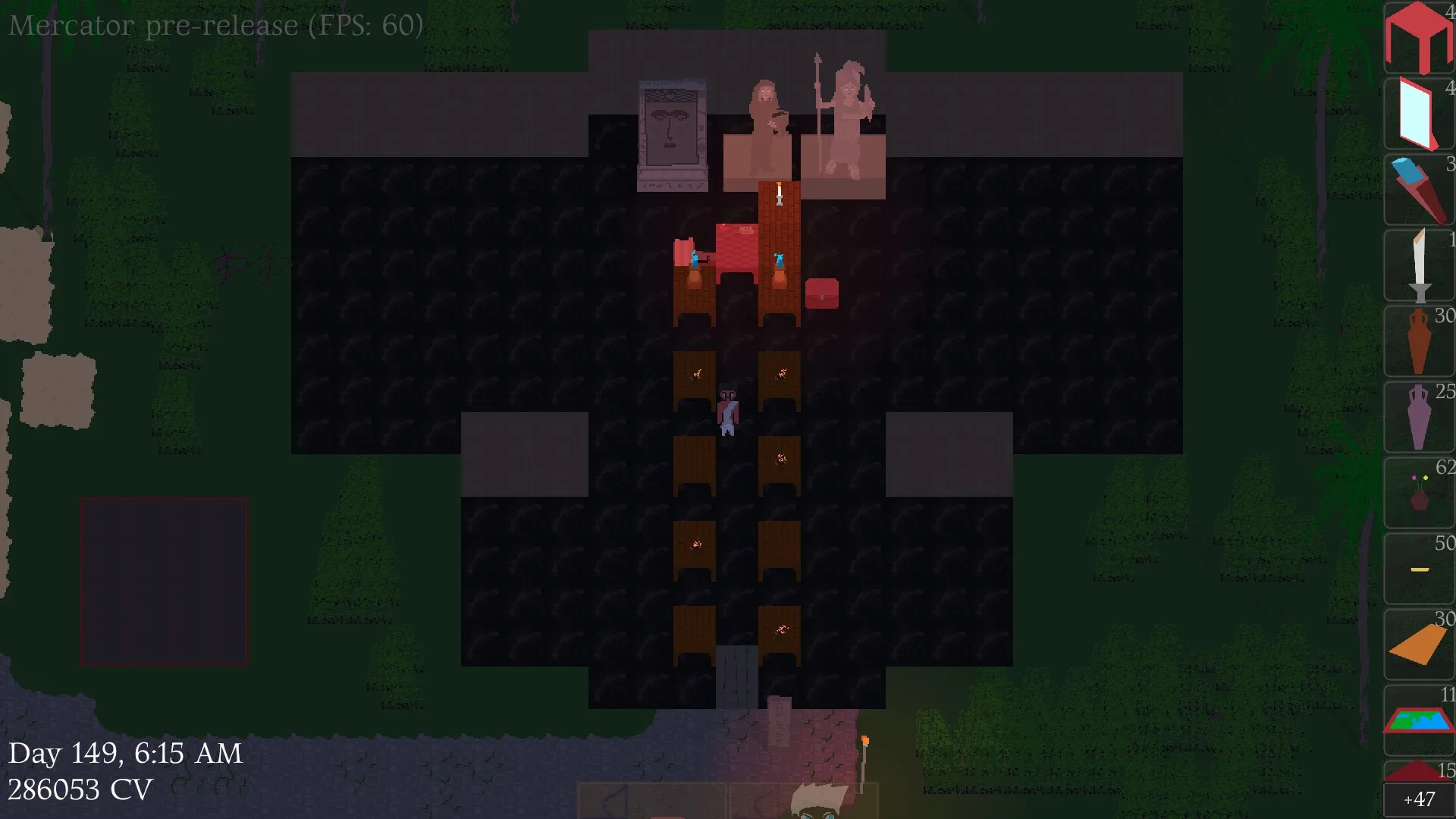Select the gem-tipped torch tool
The width and height of the screenshot is (1456, 819).
click(x=1418, y=190)
